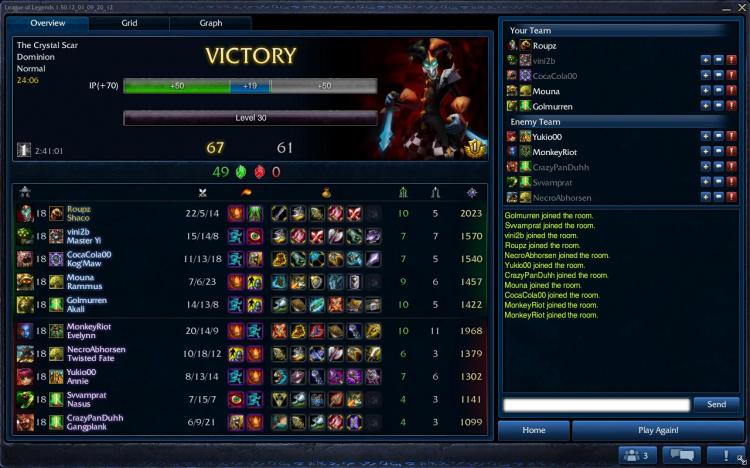Ignore Yukio00 with the minus button
Image resolution: width=750 pixels, height=468 pixels.
[718, 137]
